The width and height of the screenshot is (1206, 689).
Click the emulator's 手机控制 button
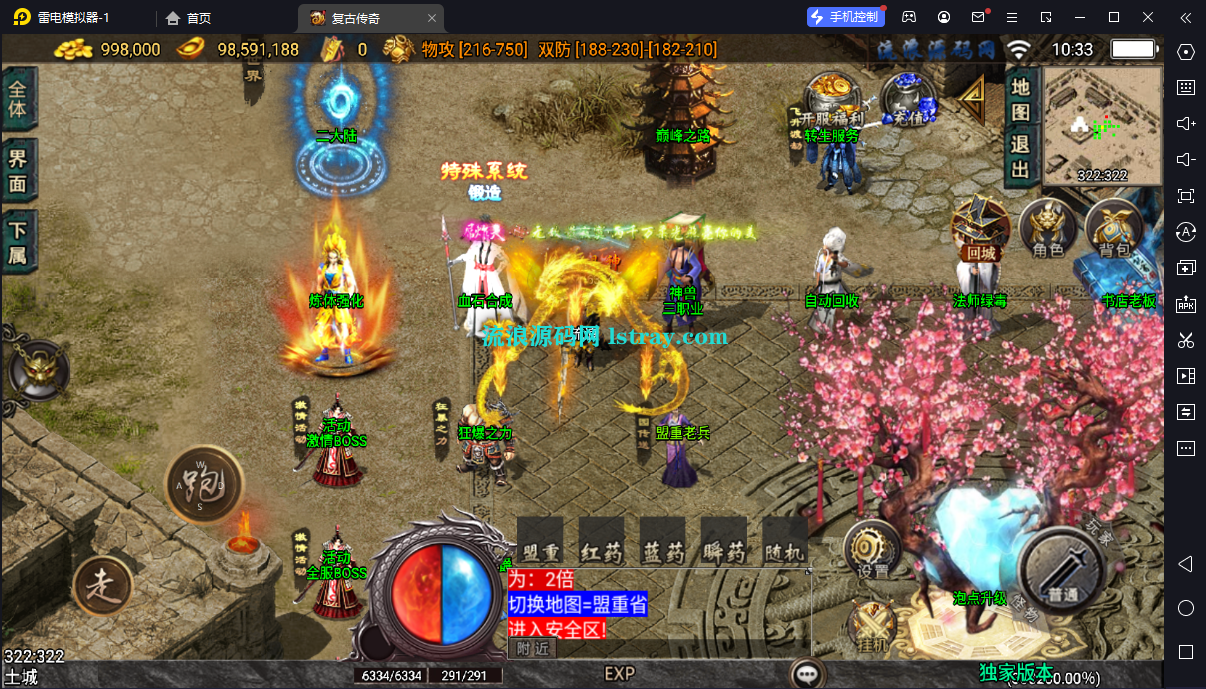(x=845, y=17)
